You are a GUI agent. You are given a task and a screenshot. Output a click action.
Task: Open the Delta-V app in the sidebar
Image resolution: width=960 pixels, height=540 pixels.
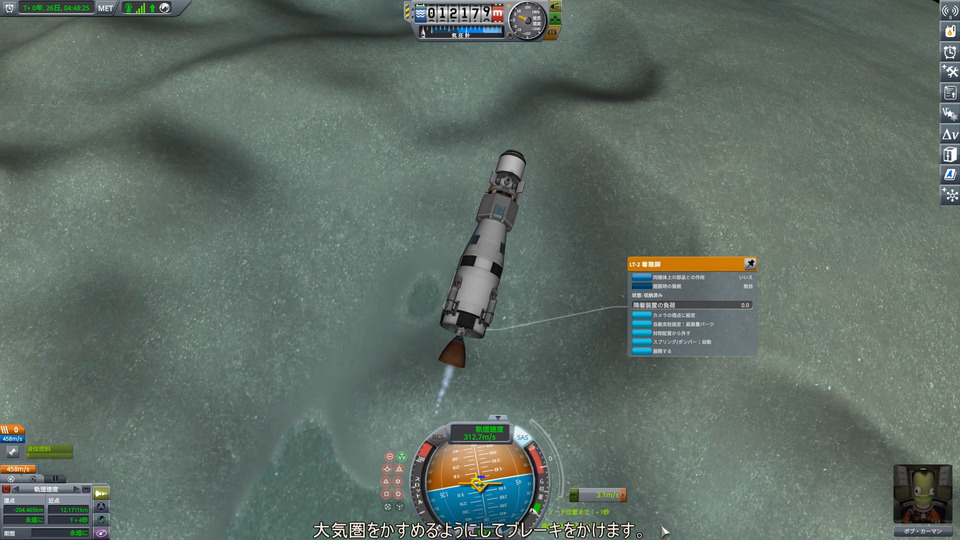pyautogui.click(x=949, y=133)
